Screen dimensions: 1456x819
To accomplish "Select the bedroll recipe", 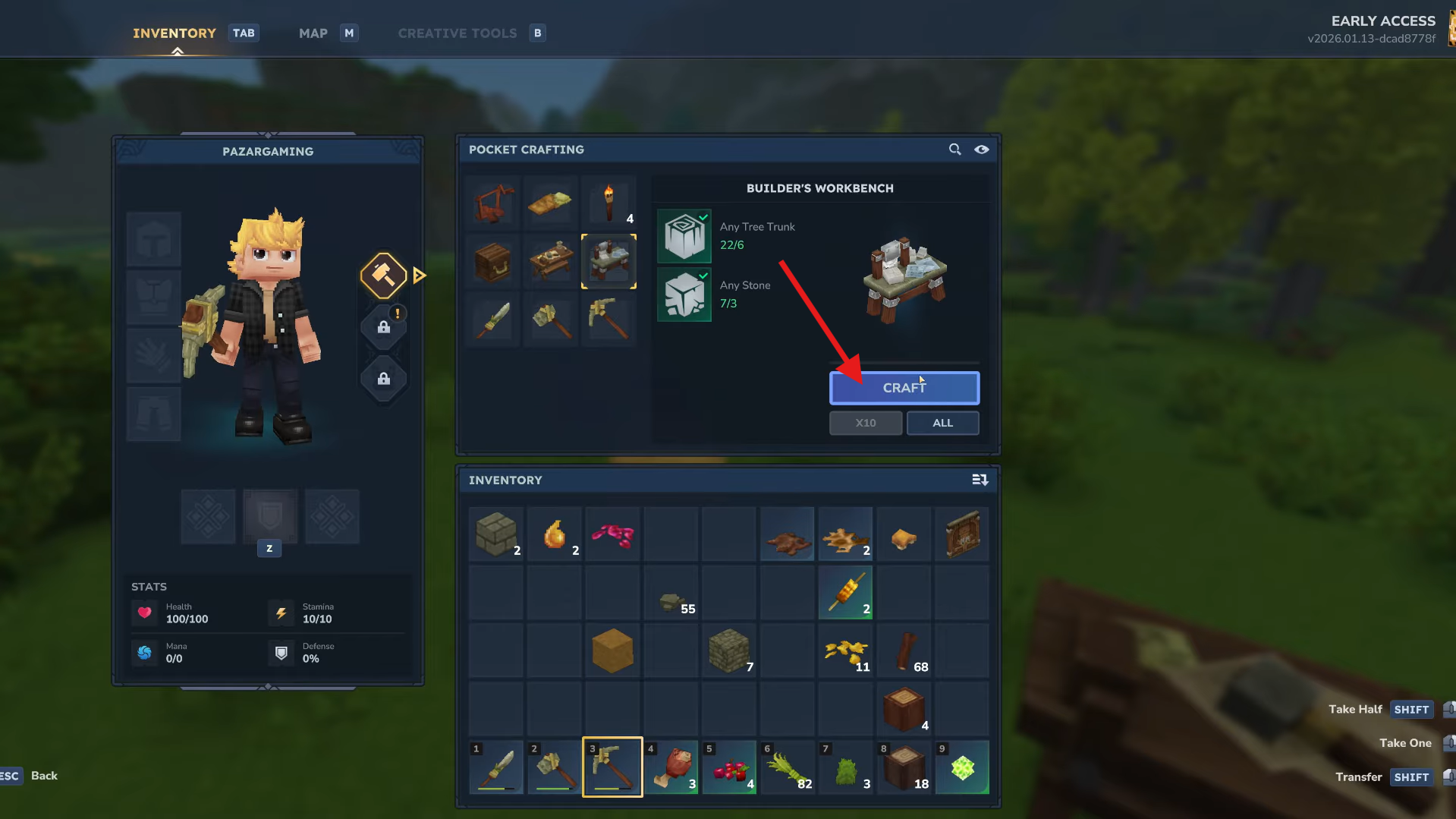I will (550, 203).
